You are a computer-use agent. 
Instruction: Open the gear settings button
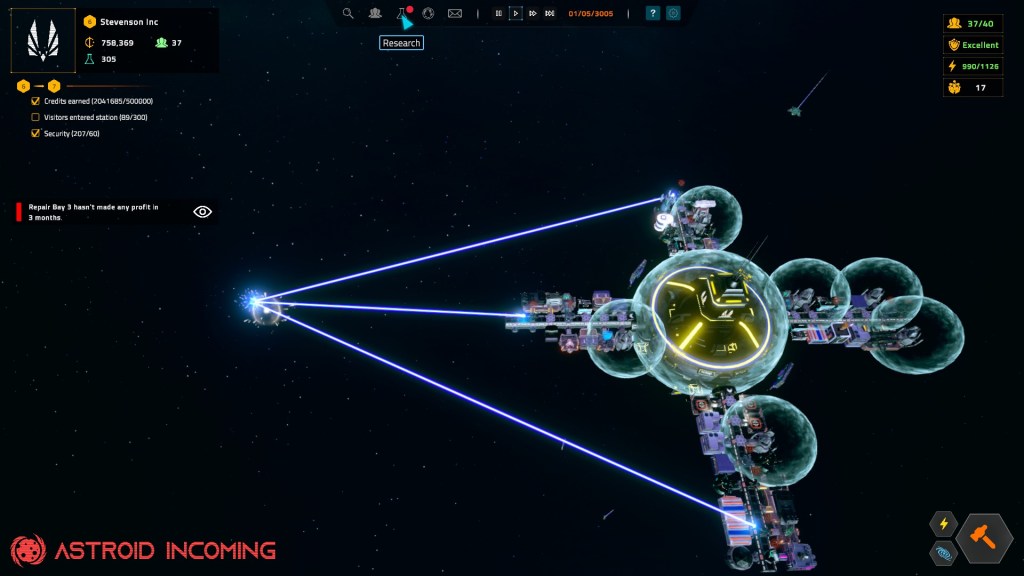pyautogui.click(x=673, y=13)
